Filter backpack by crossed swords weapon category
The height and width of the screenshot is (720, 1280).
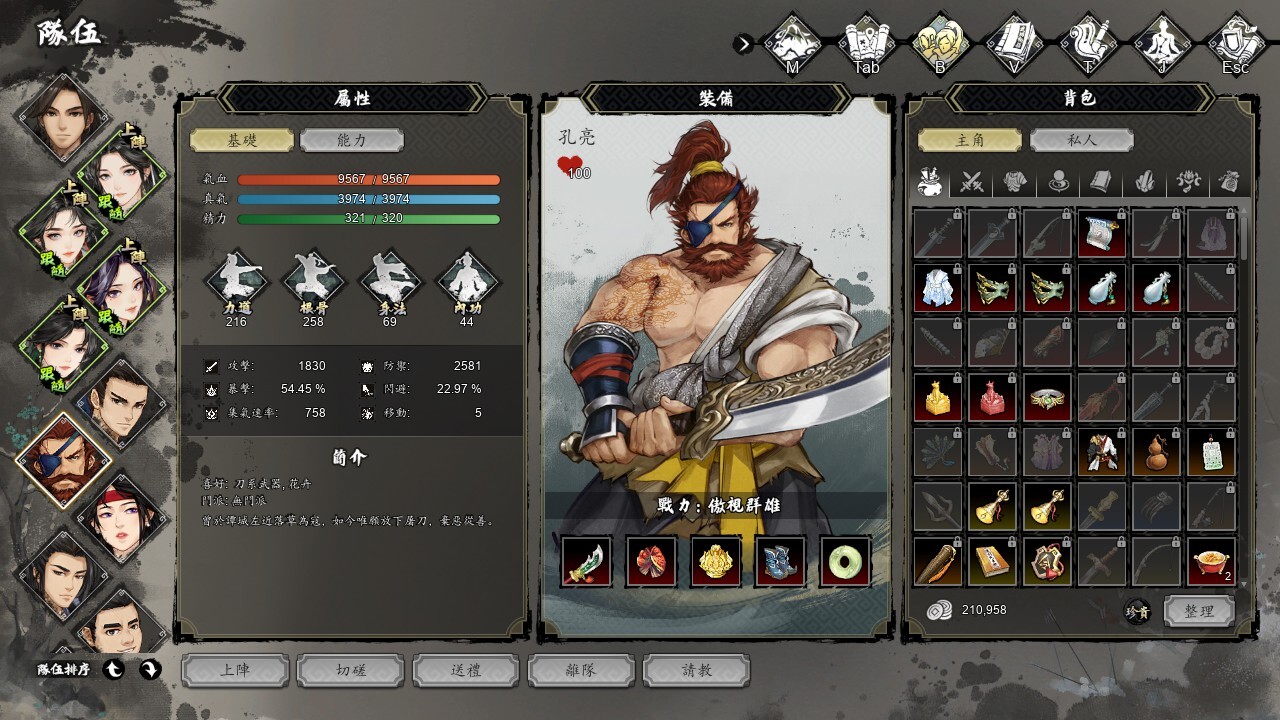[x=972, y=182]
